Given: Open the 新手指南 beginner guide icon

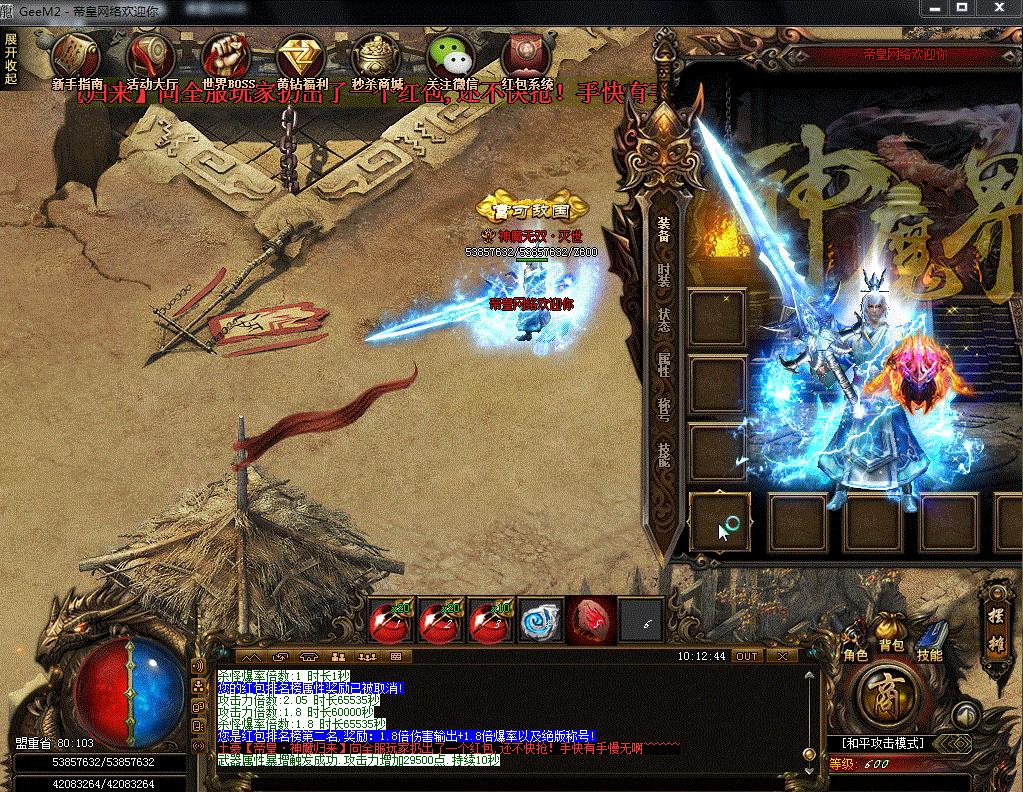Looking at the screenshot, I should tap(77, 56).
